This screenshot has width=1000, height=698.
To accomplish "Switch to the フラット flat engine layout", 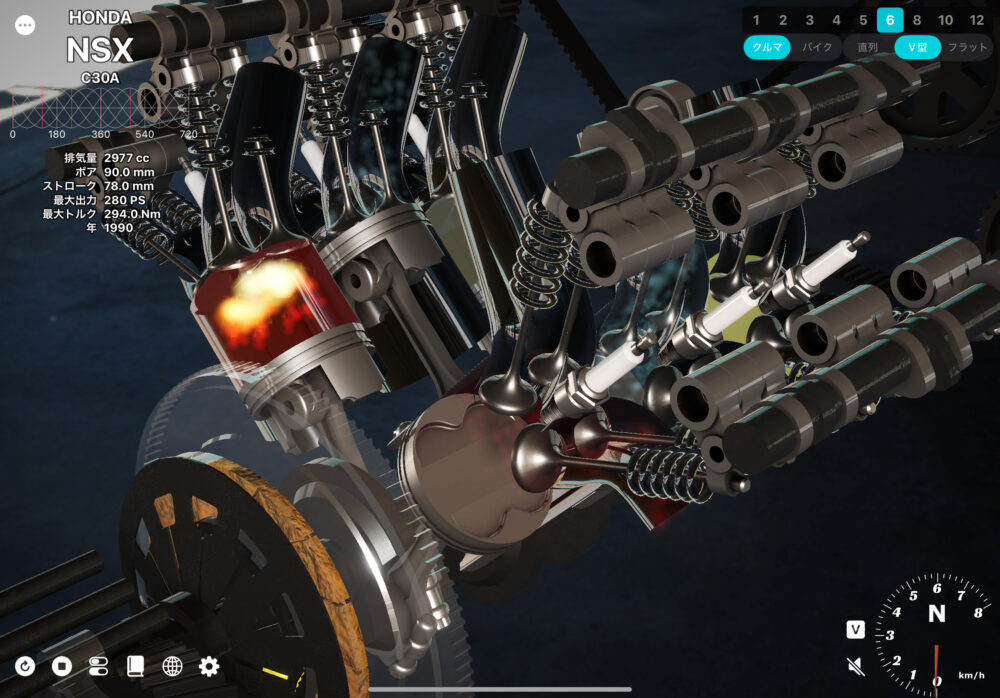I will coord(967,47).
